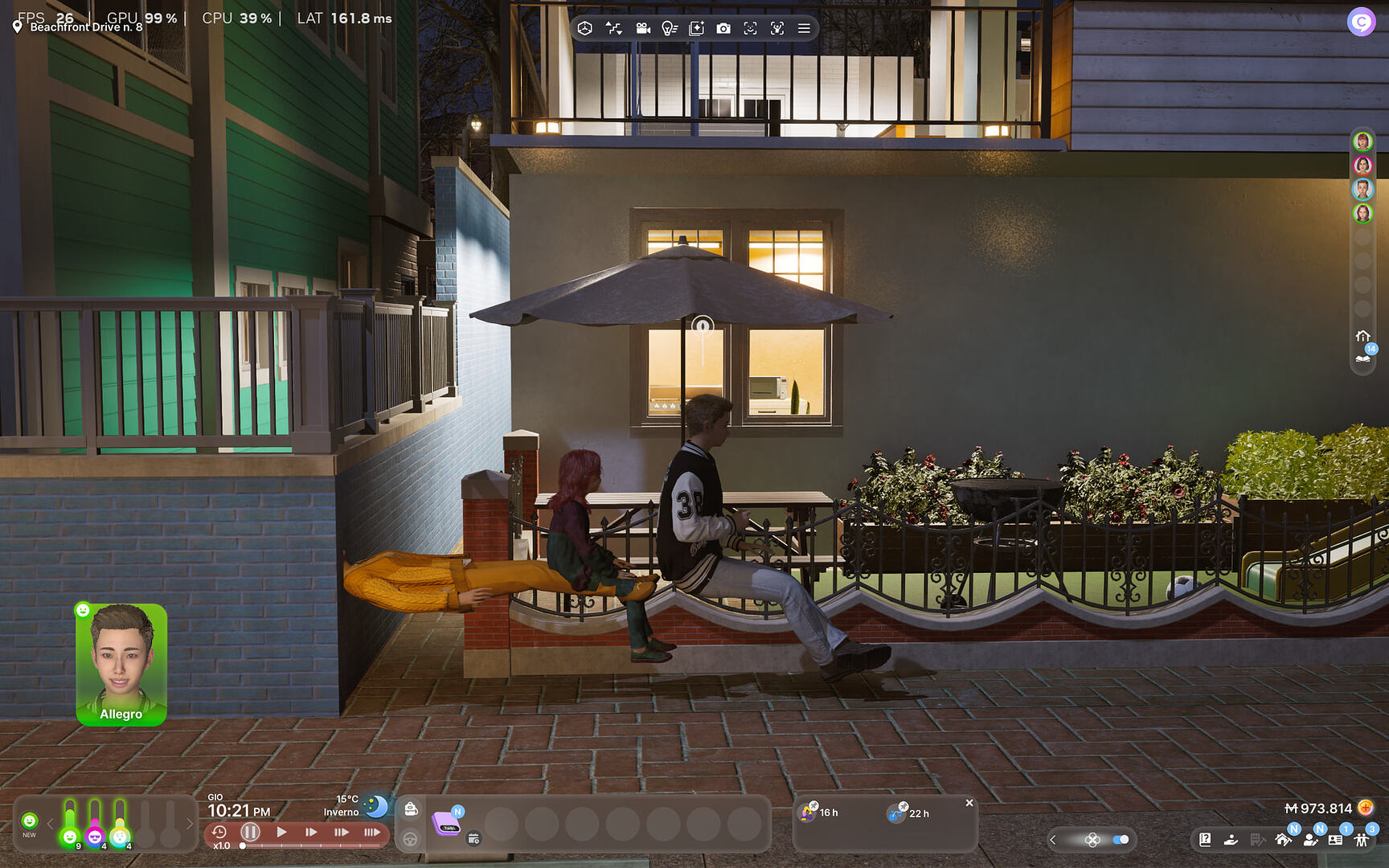Take a screenshot with the camera tool

click(x=724, y=28)
